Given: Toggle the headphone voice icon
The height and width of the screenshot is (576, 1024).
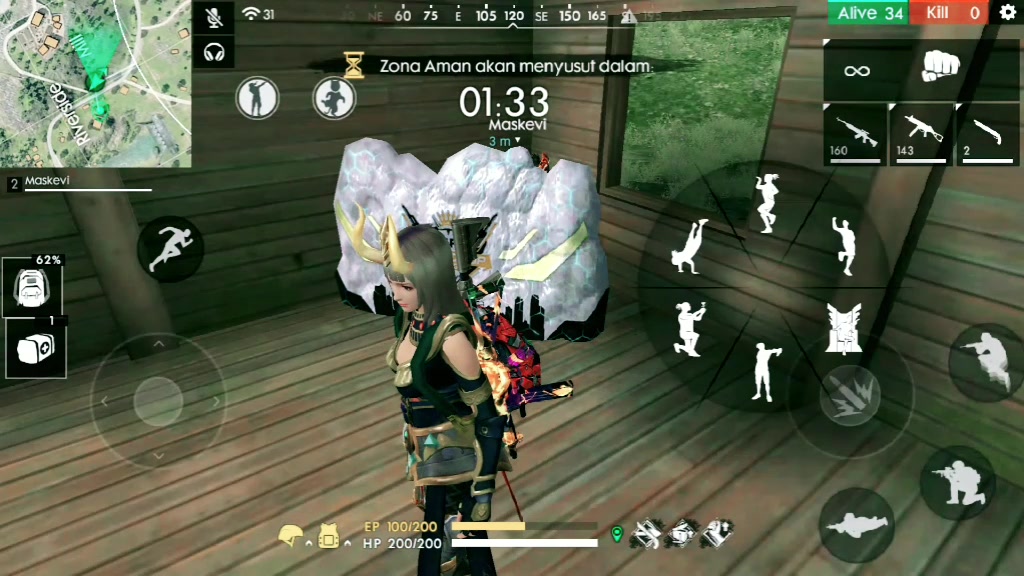Looking at the screenshot, I should tap(213, 50).
